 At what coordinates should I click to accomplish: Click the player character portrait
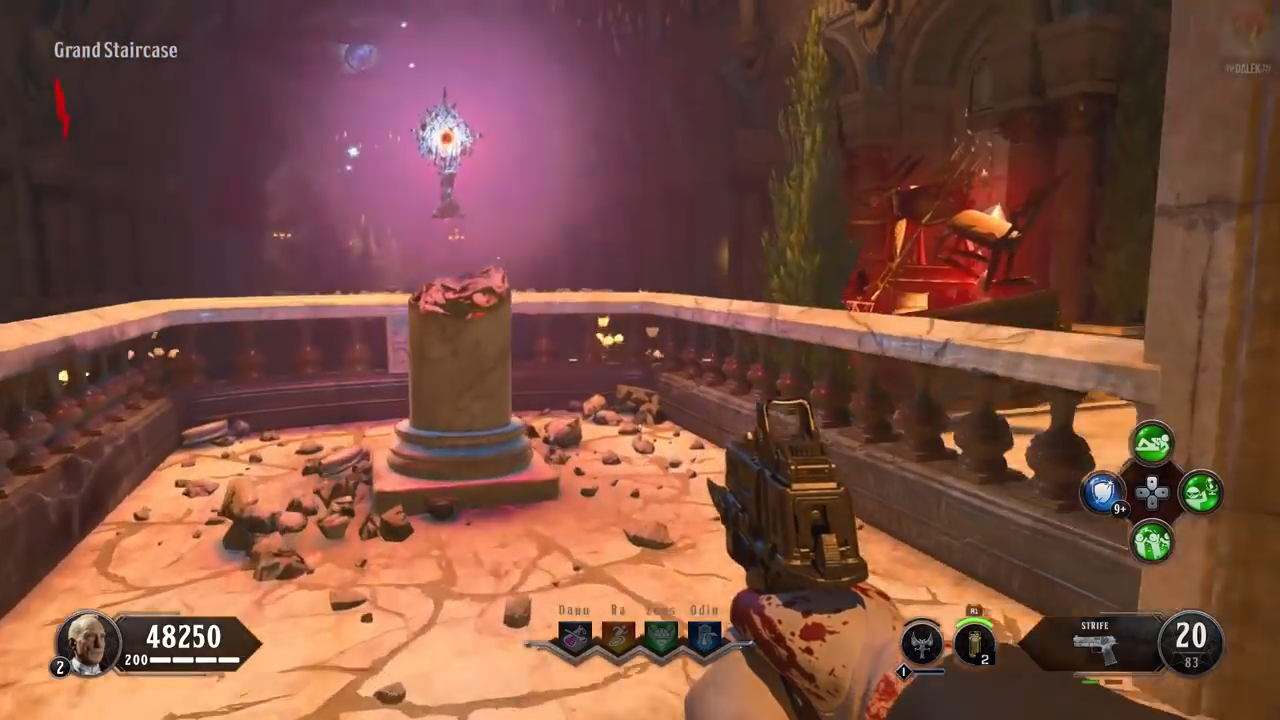click(88, 642)
